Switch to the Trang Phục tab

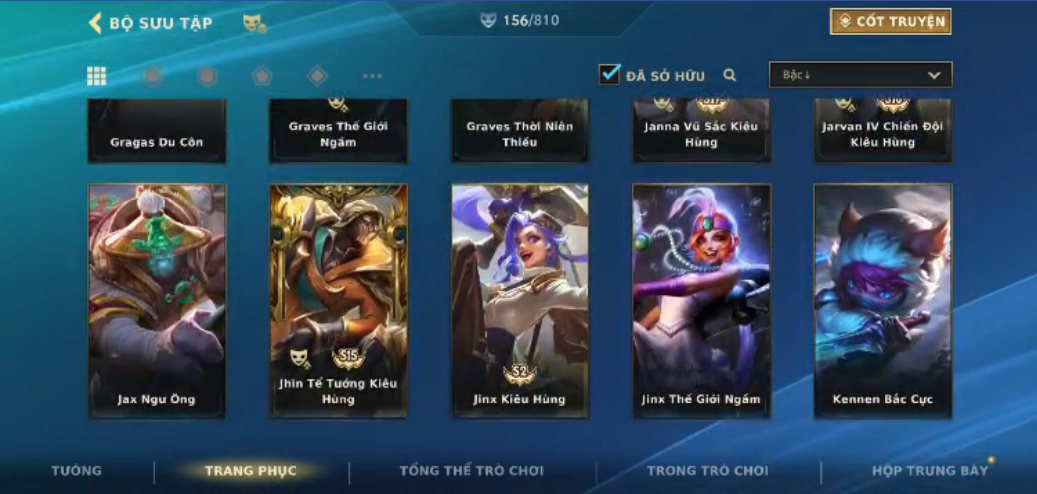(x=250, y=471)
